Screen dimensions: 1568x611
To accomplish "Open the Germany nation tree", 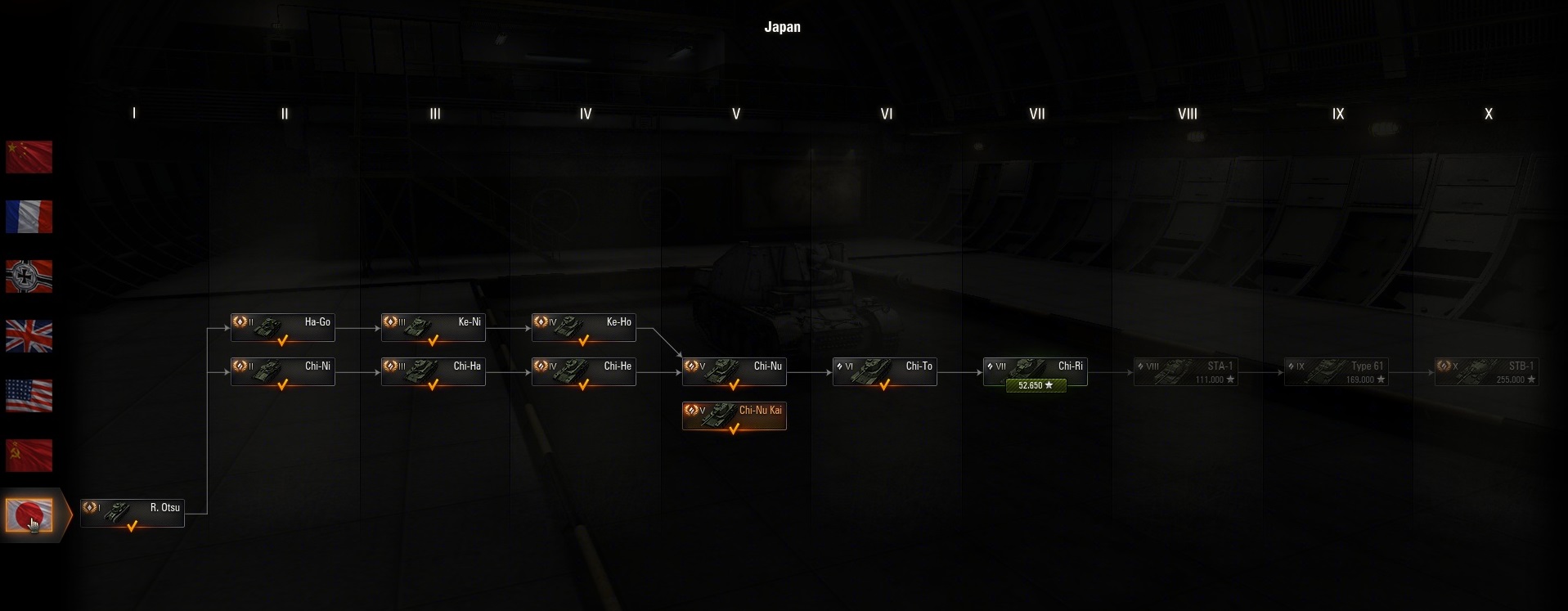I will click(x=29, y=276).
